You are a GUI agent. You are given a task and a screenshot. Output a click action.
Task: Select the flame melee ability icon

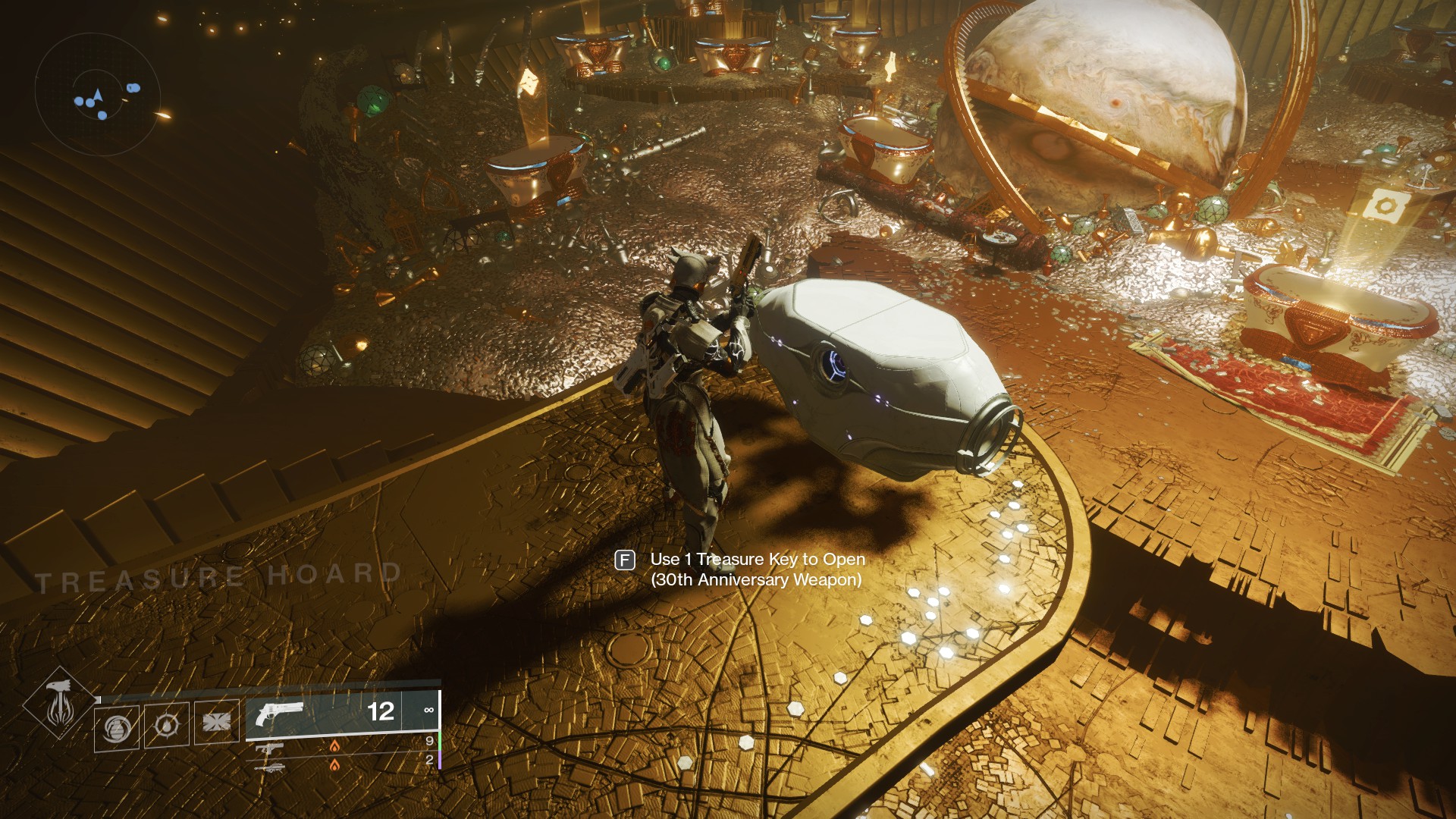[x=167, y=726]
